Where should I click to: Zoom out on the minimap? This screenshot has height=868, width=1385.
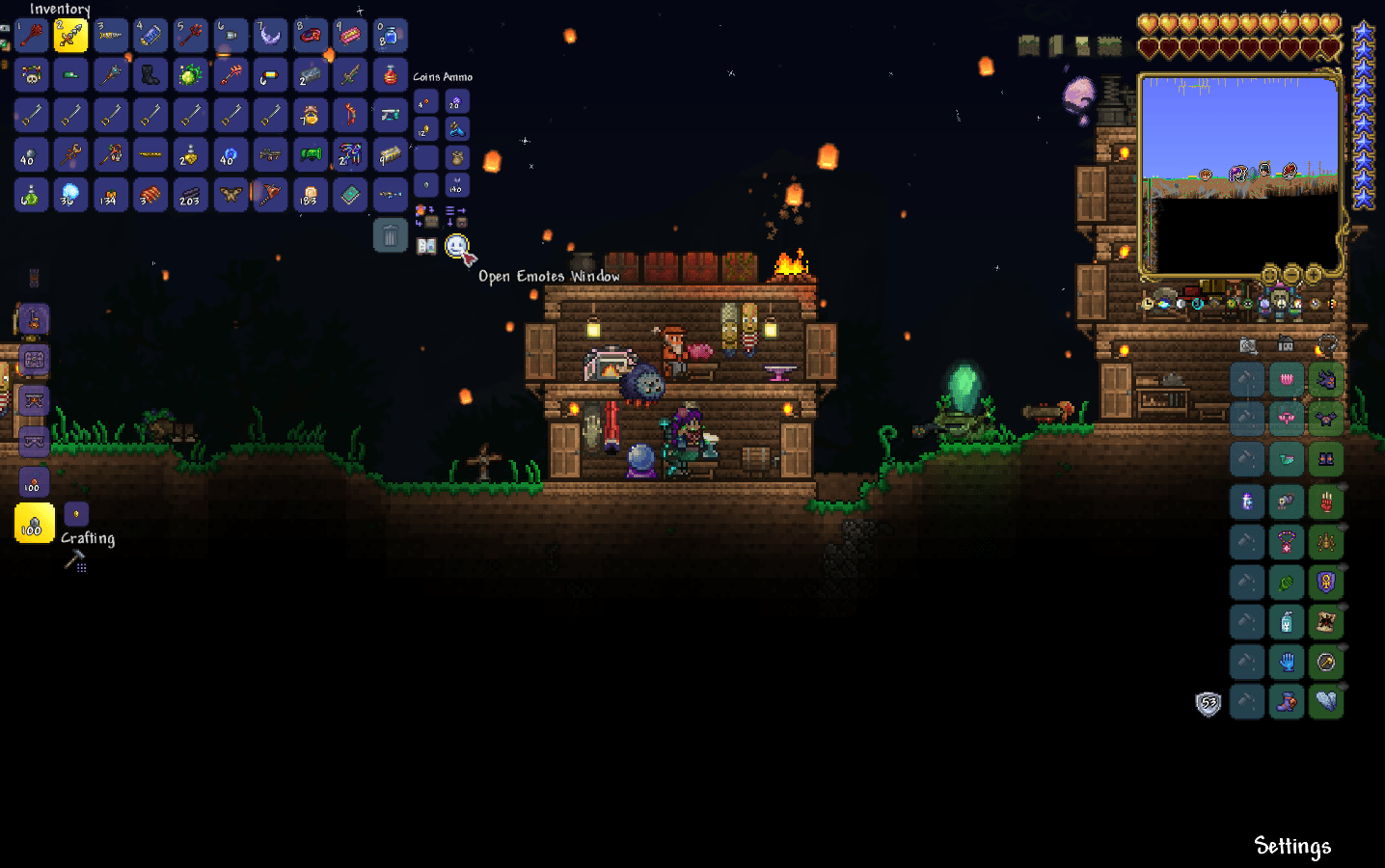click(x=1291, y=276)
